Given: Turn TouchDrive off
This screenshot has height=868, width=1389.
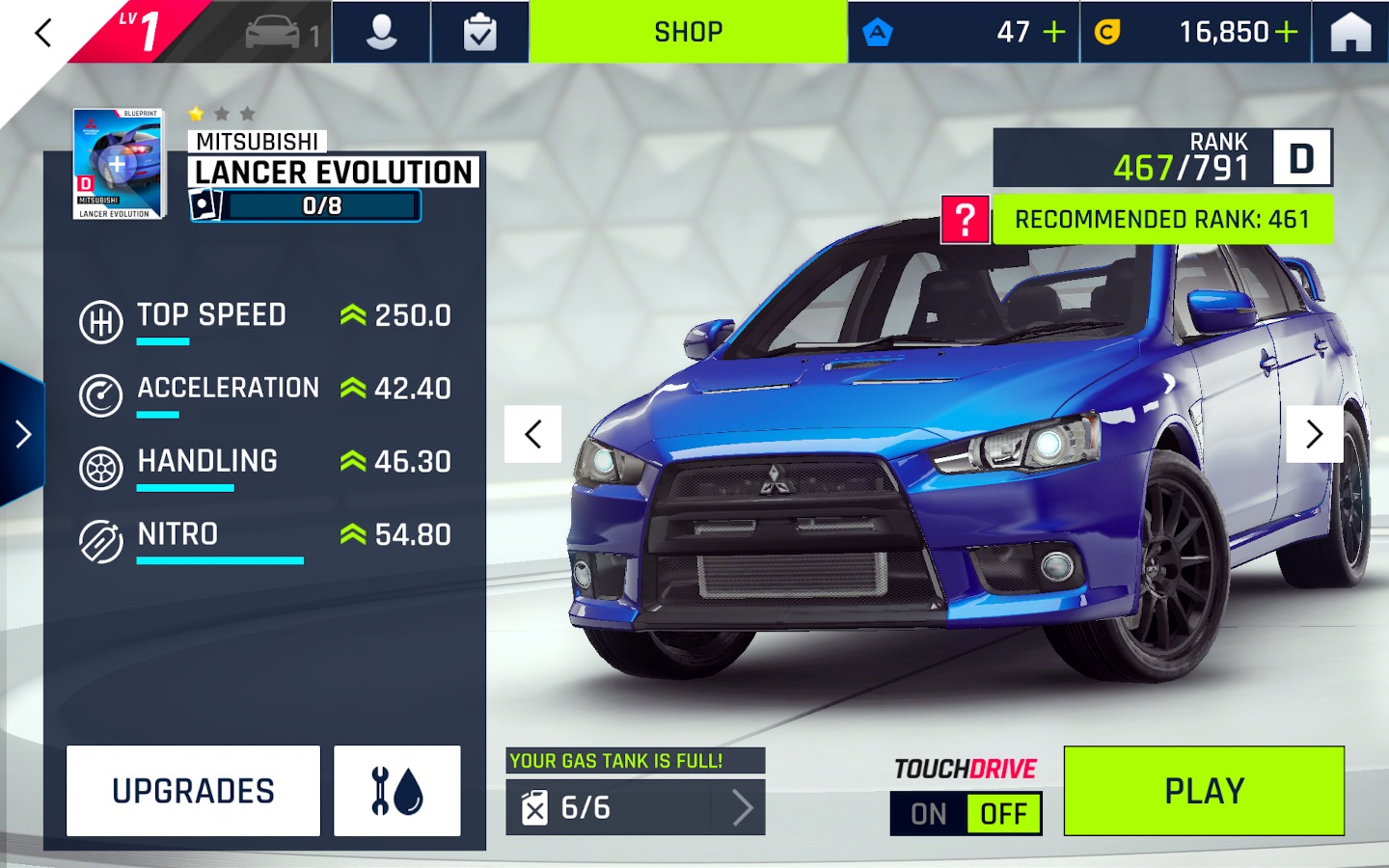Looking at the screenshot, I should coord(1003,814).
